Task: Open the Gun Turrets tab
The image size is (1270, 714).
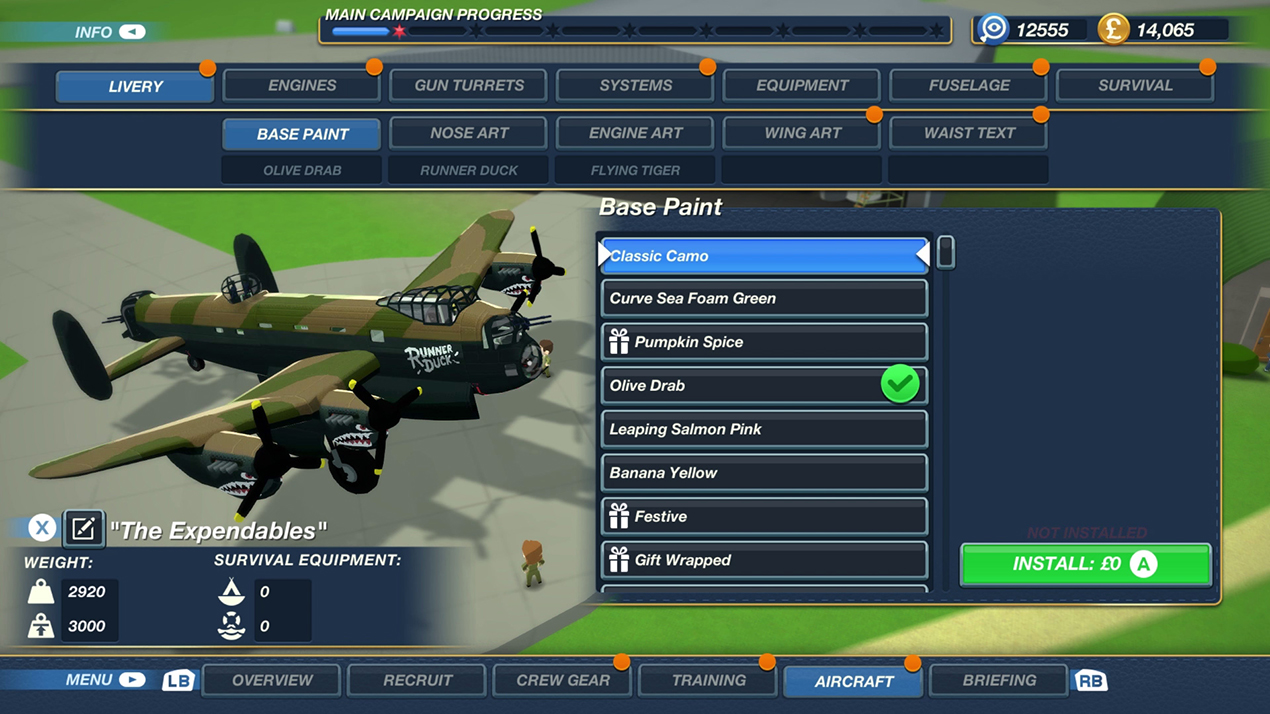Action: point(469,86)
